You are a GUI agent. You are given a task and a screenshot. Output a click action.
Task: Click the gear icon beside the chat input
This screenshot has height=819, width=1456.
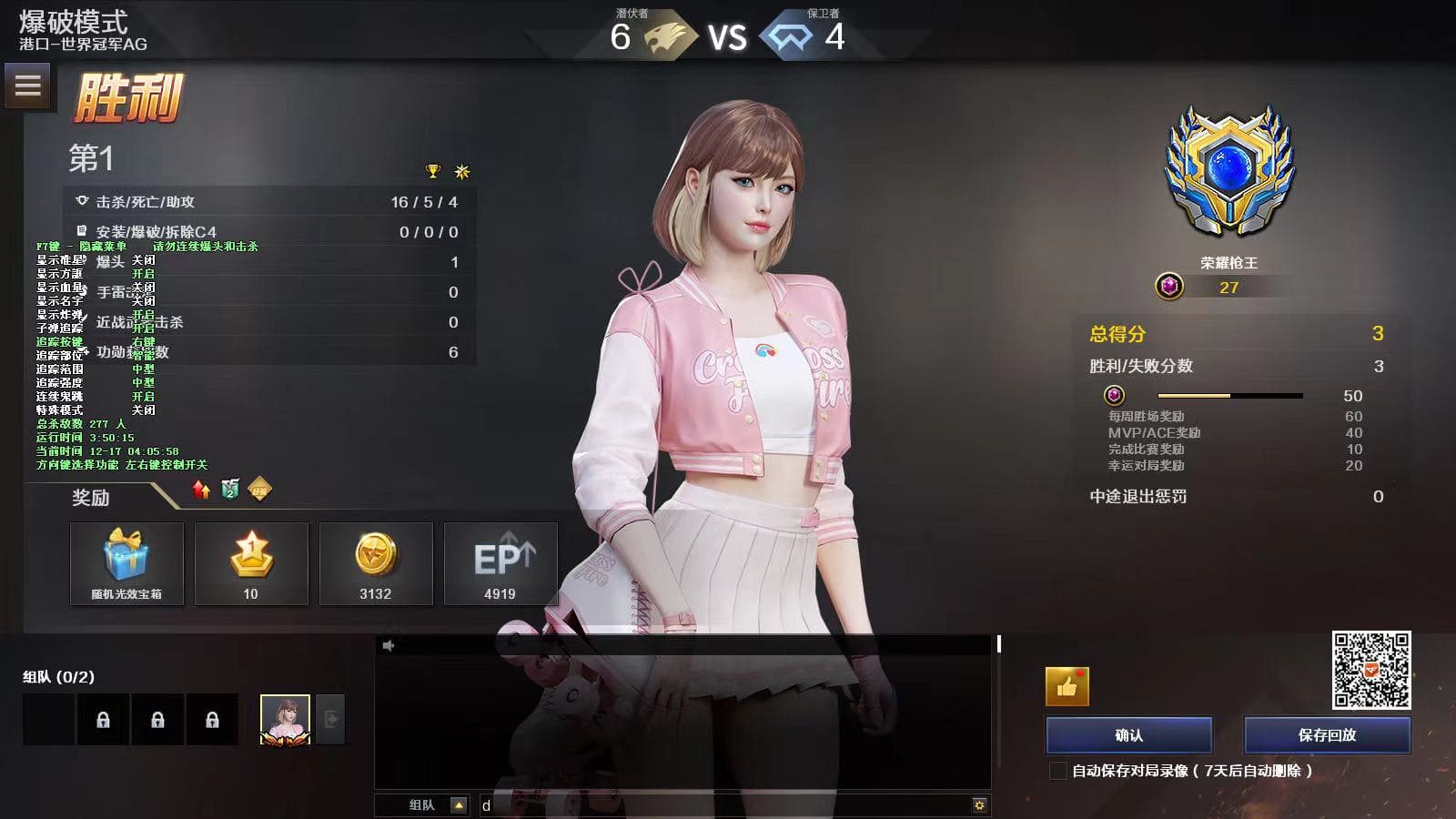point(978,804)
